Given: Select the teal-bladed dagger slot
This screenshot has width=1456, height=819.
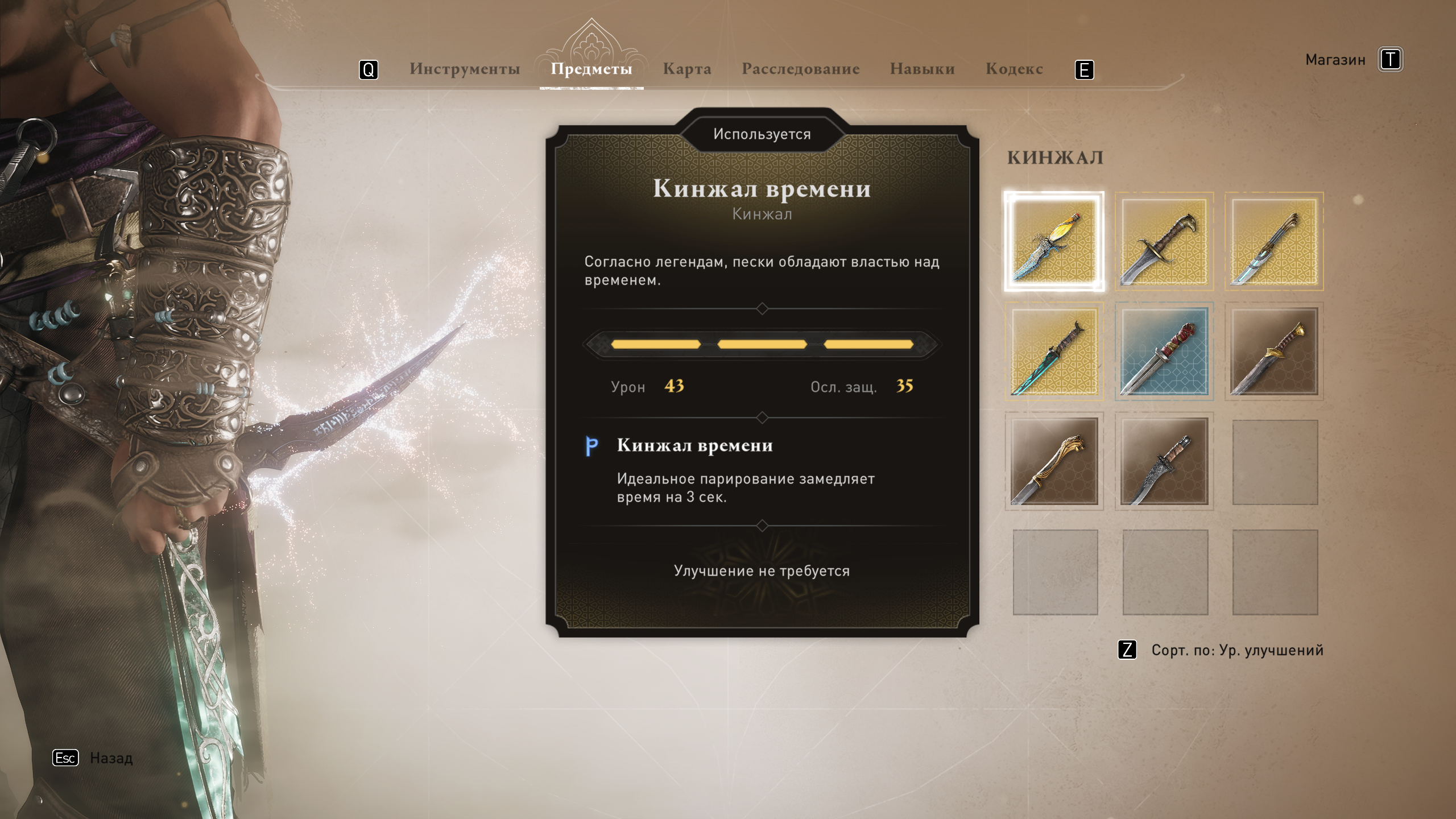Looking at the screenshot, I should [x=1054, y=351].
